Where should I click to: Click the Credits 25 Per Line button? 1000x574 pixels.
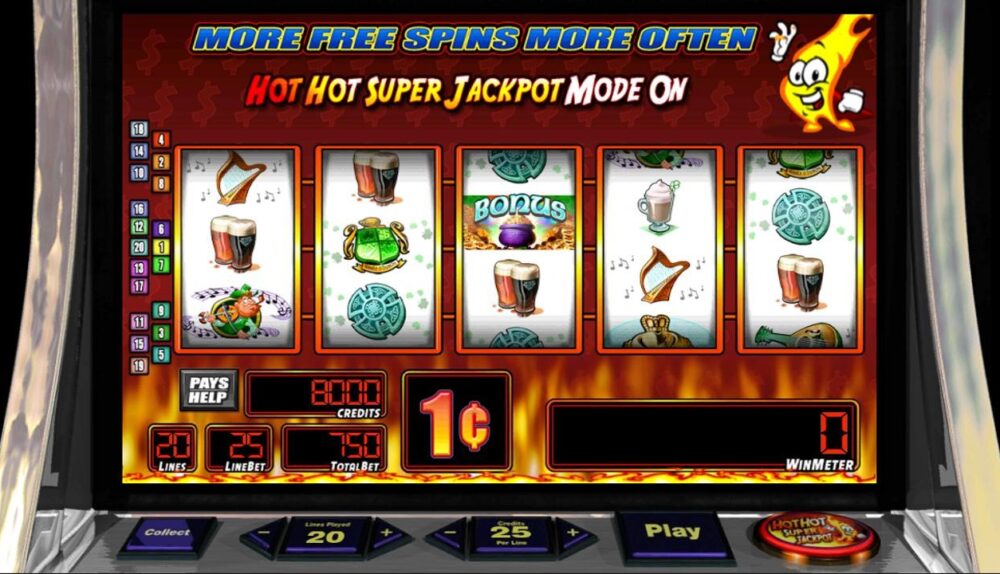pos(510,535)
